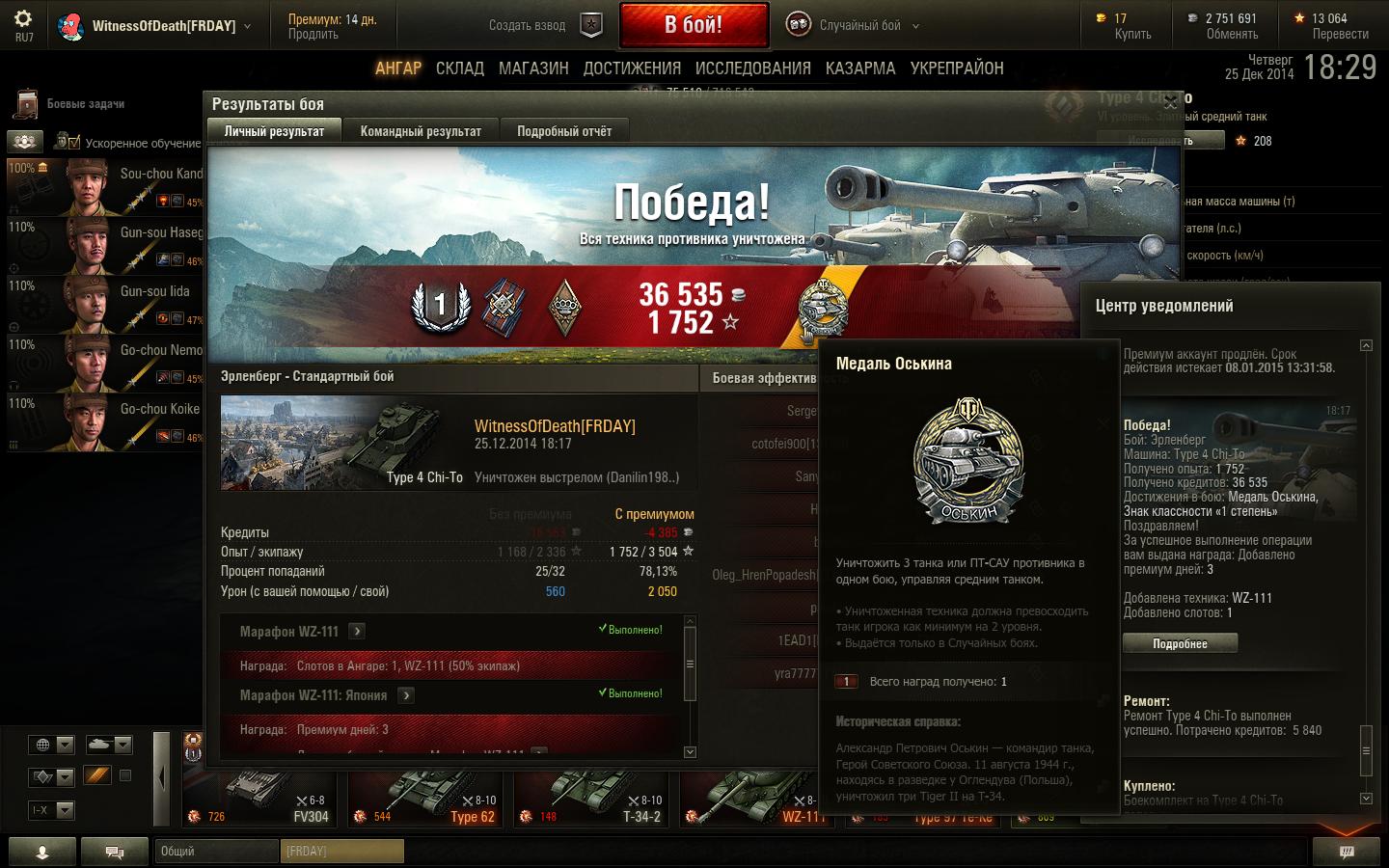Start the battle with the red В бой! button

[694, 25]
